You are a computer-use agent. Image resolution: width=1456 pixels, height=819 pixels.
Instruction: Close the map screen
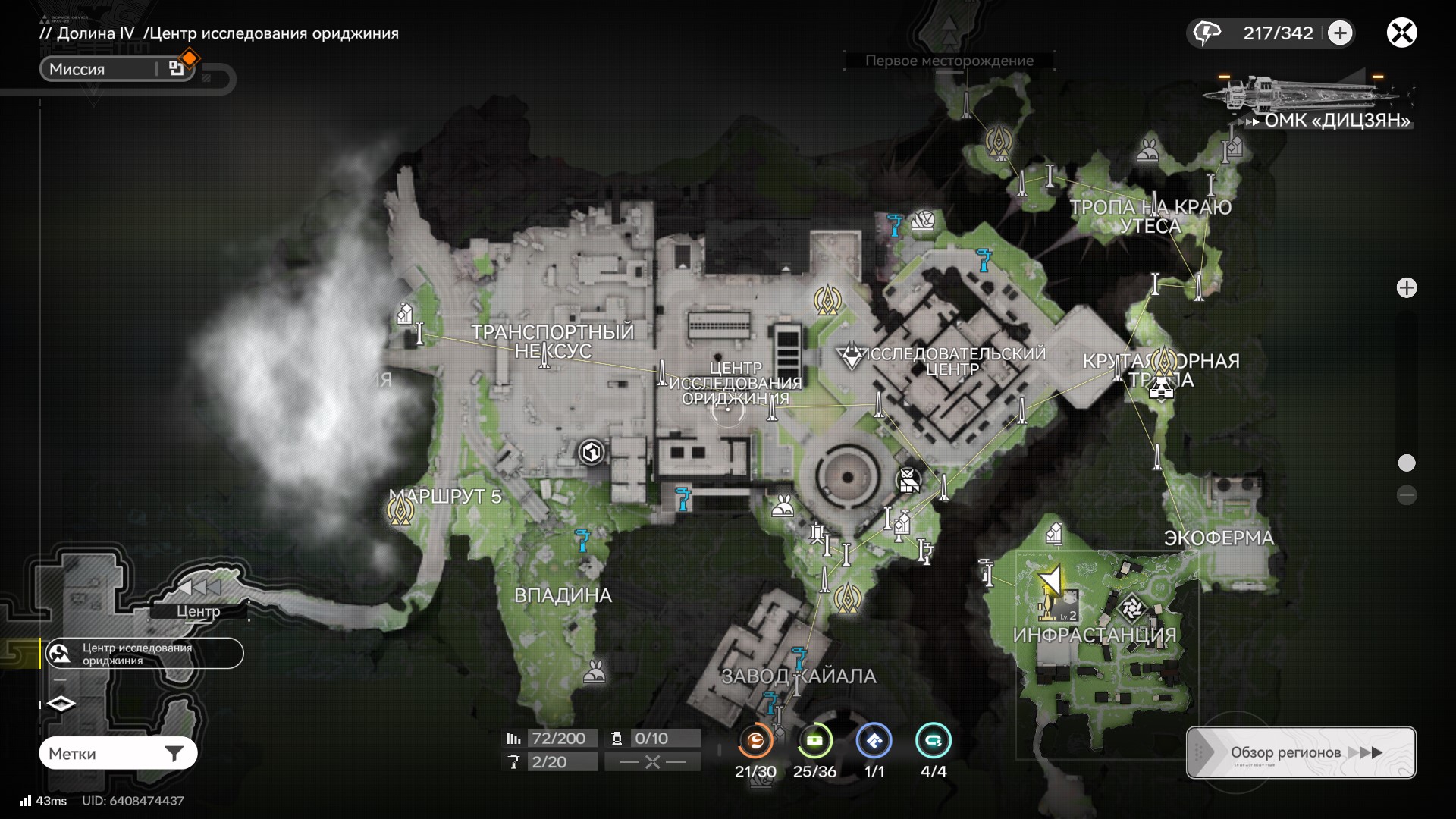(1401, 33)
